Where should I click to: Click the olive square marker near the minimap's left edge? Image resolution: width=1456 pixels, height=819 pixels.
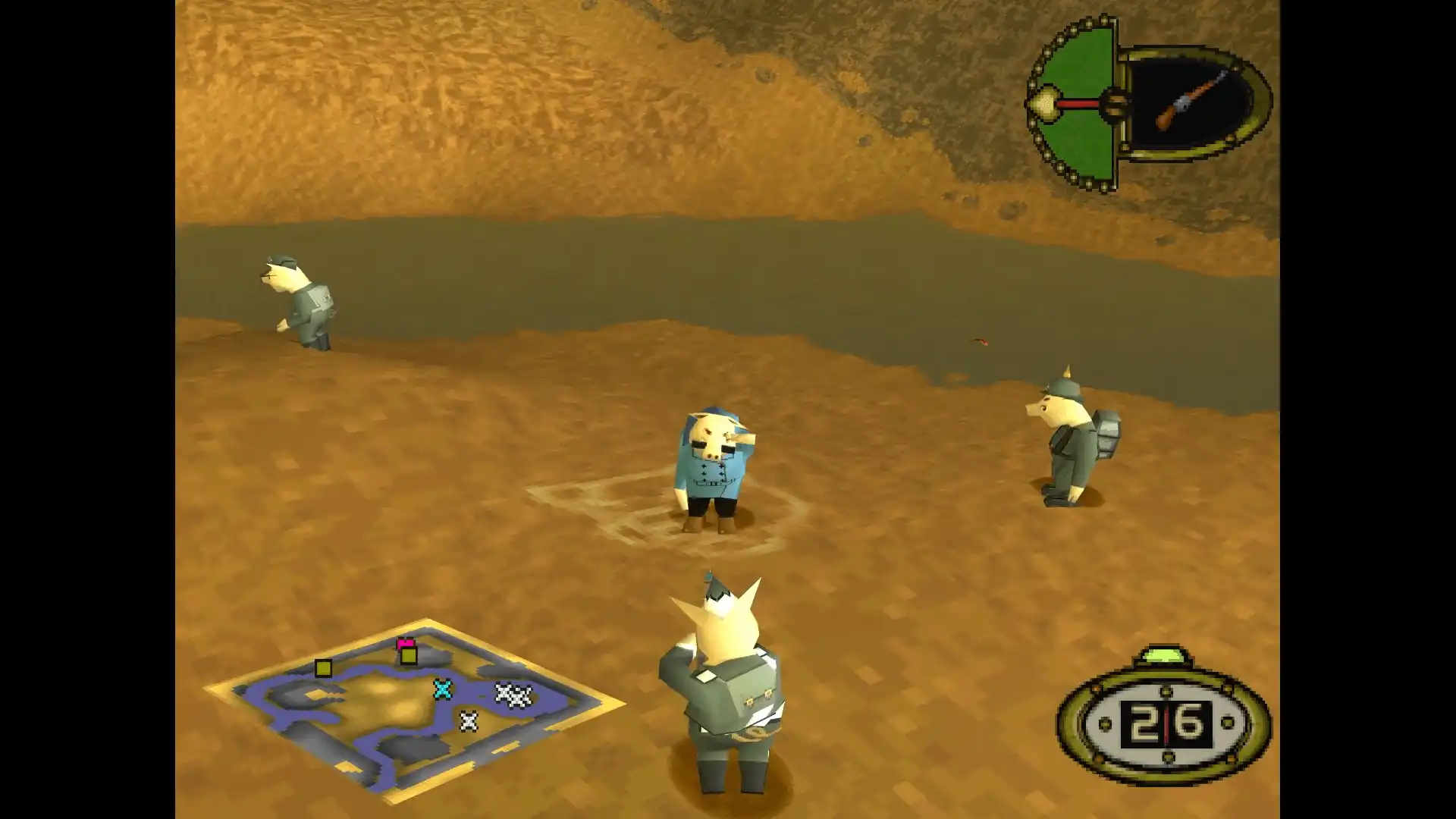point(323,667)
